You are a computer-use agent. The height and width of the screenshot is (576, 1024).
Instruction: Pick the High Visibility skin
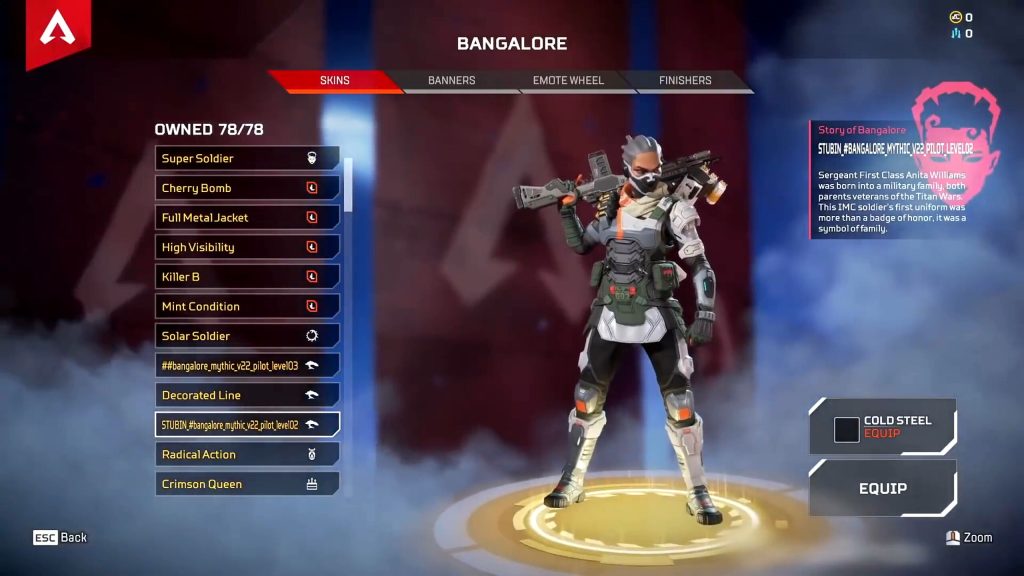pos(247,247)
